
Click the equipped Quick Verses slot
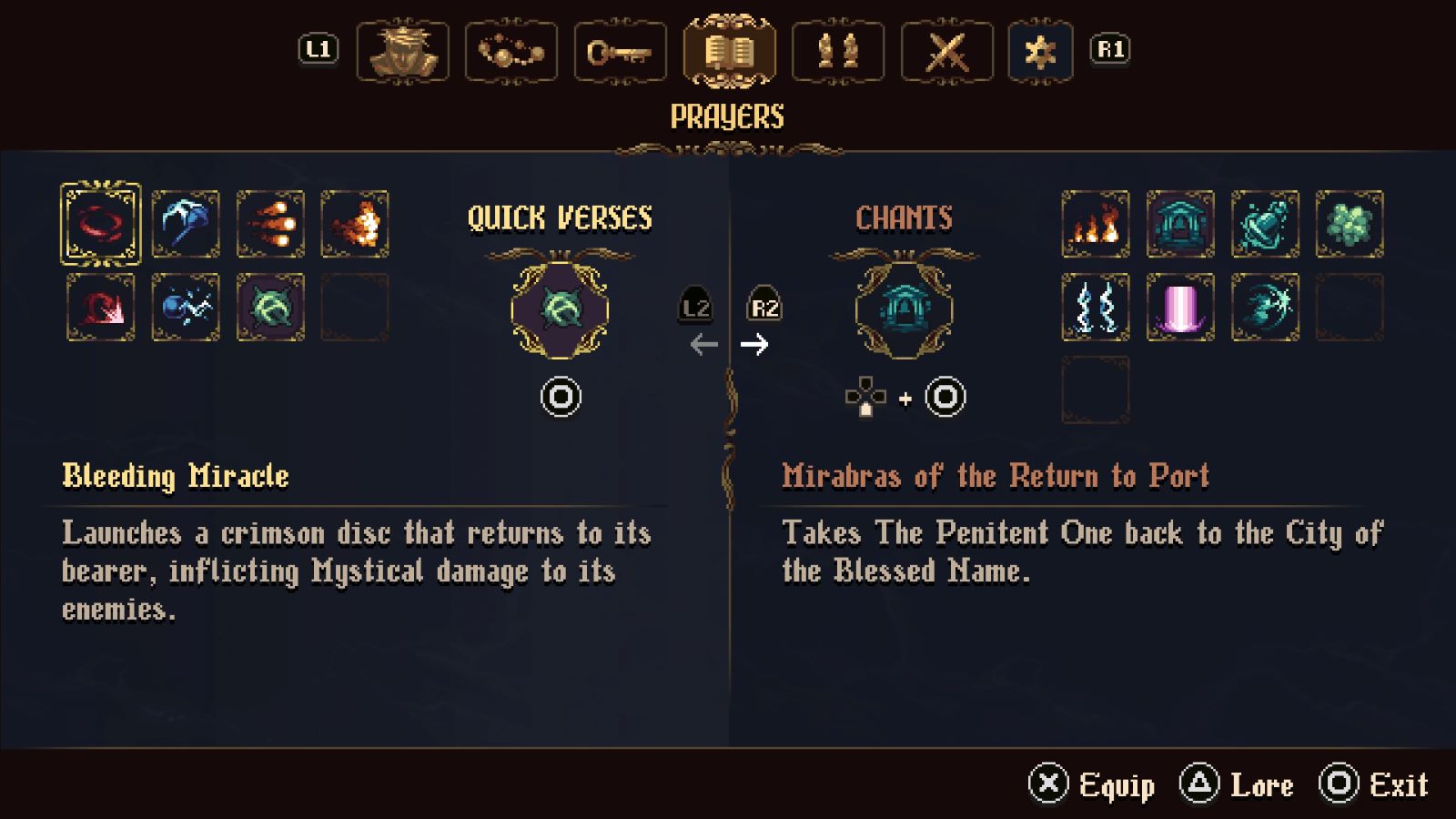tap(560, 309)
